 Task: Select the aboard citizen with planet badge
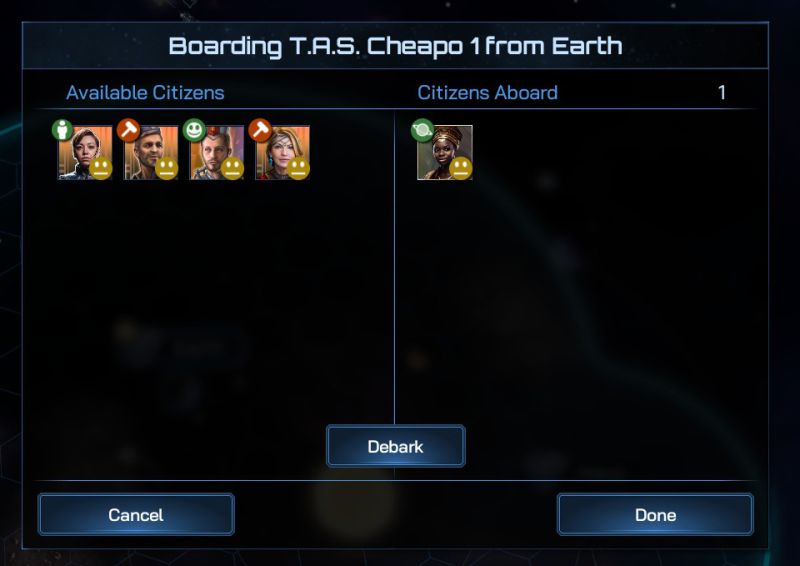pos(444,152)
